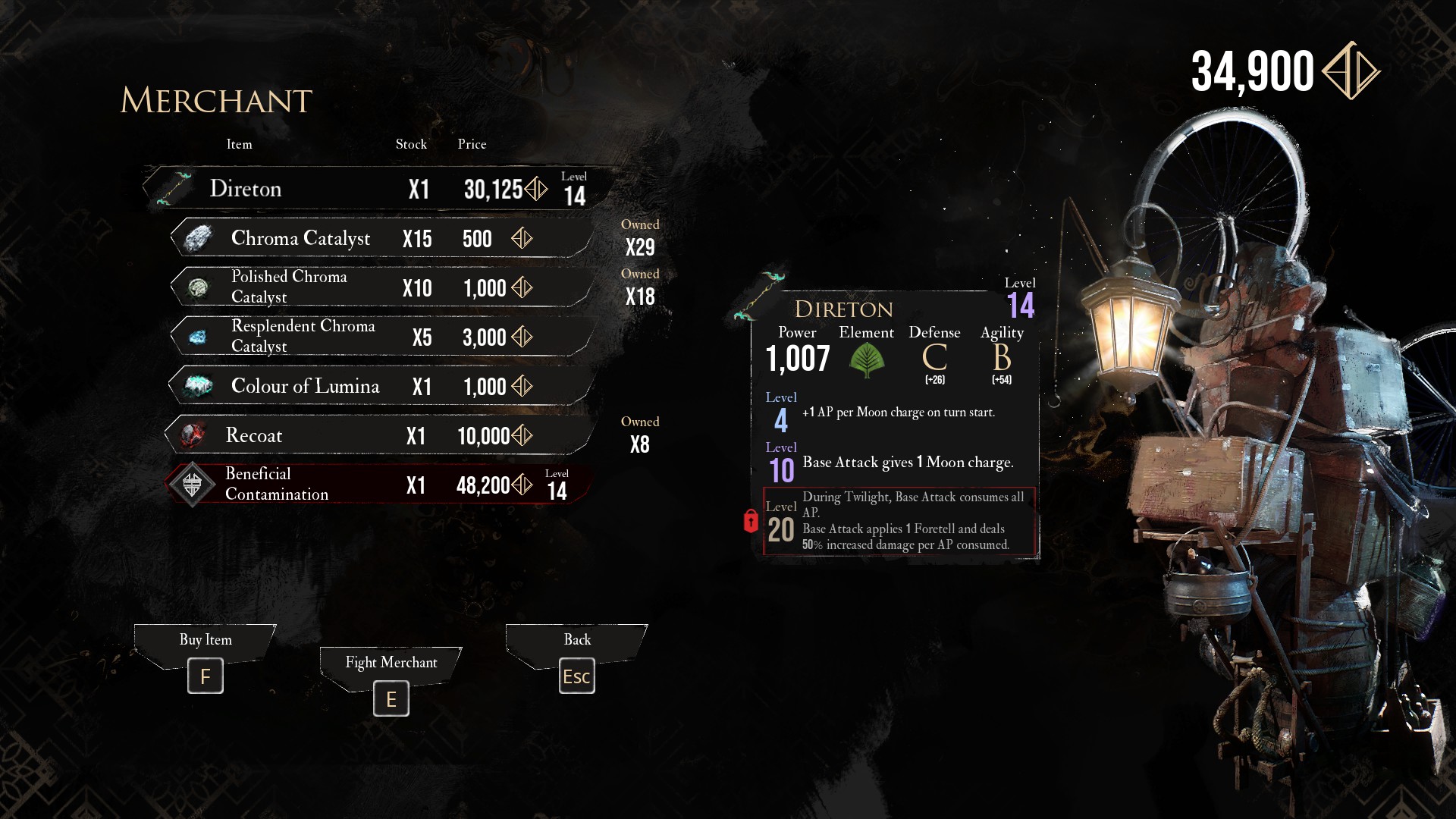Select Polished Chroma Catalyst in the shop

click(379, 287)
